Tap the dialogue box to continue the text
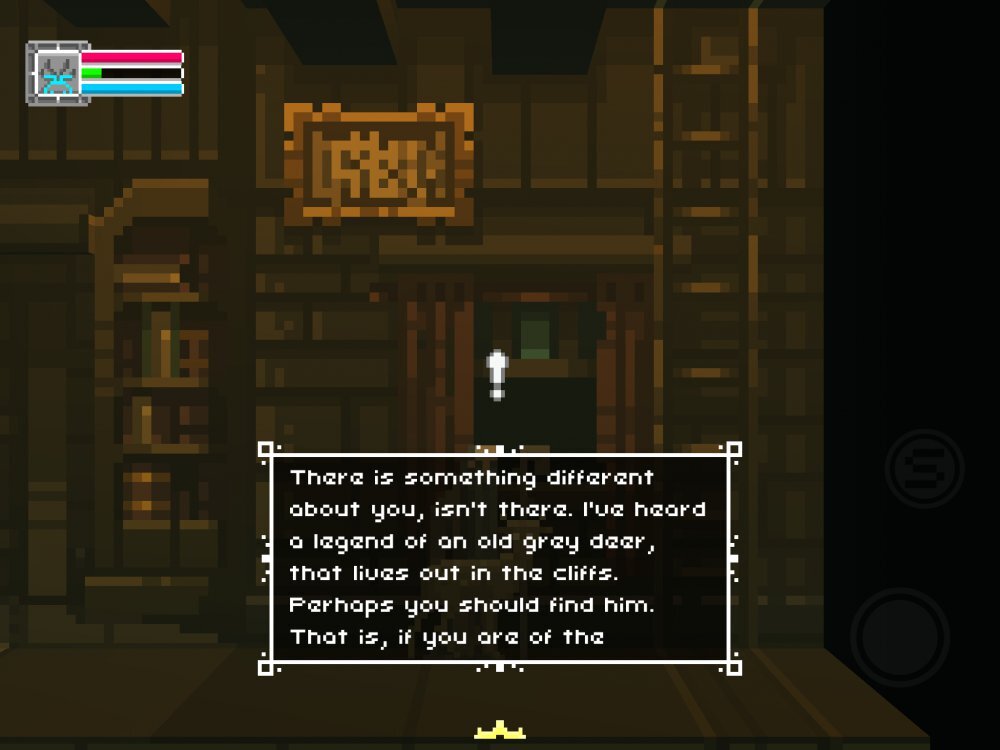 [x=499, y=557]
